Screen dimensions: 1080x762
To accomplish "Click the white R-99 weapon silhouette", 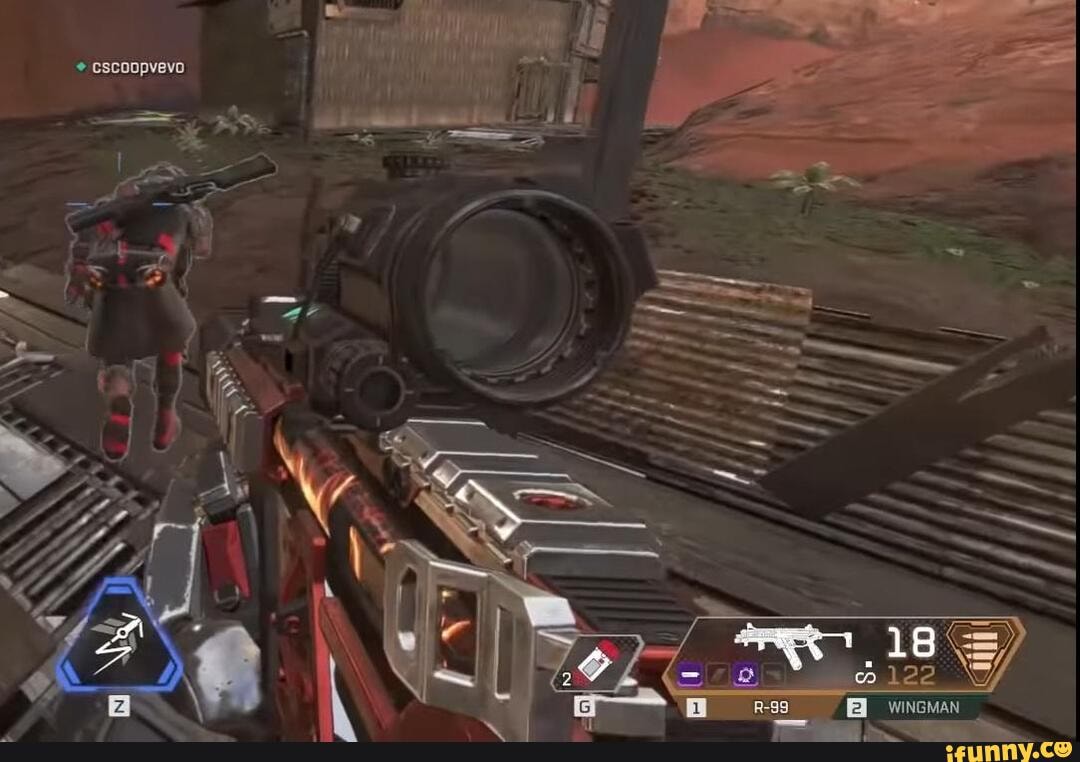I will (792, 643).
